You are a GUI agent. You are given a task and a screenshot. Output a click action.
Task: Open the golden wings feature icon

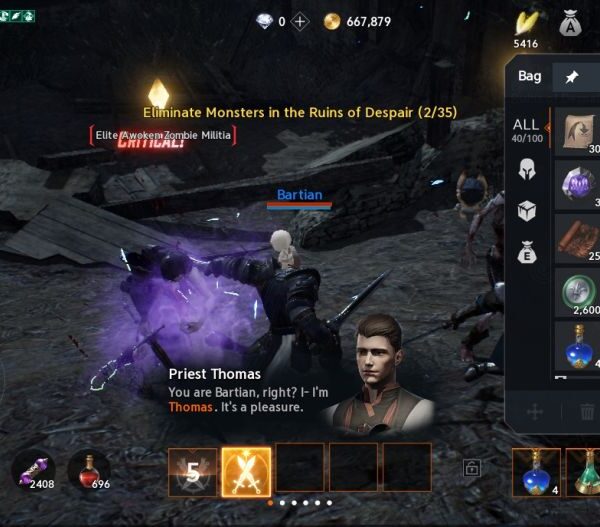pyautogui.click(x=526, y=22)
